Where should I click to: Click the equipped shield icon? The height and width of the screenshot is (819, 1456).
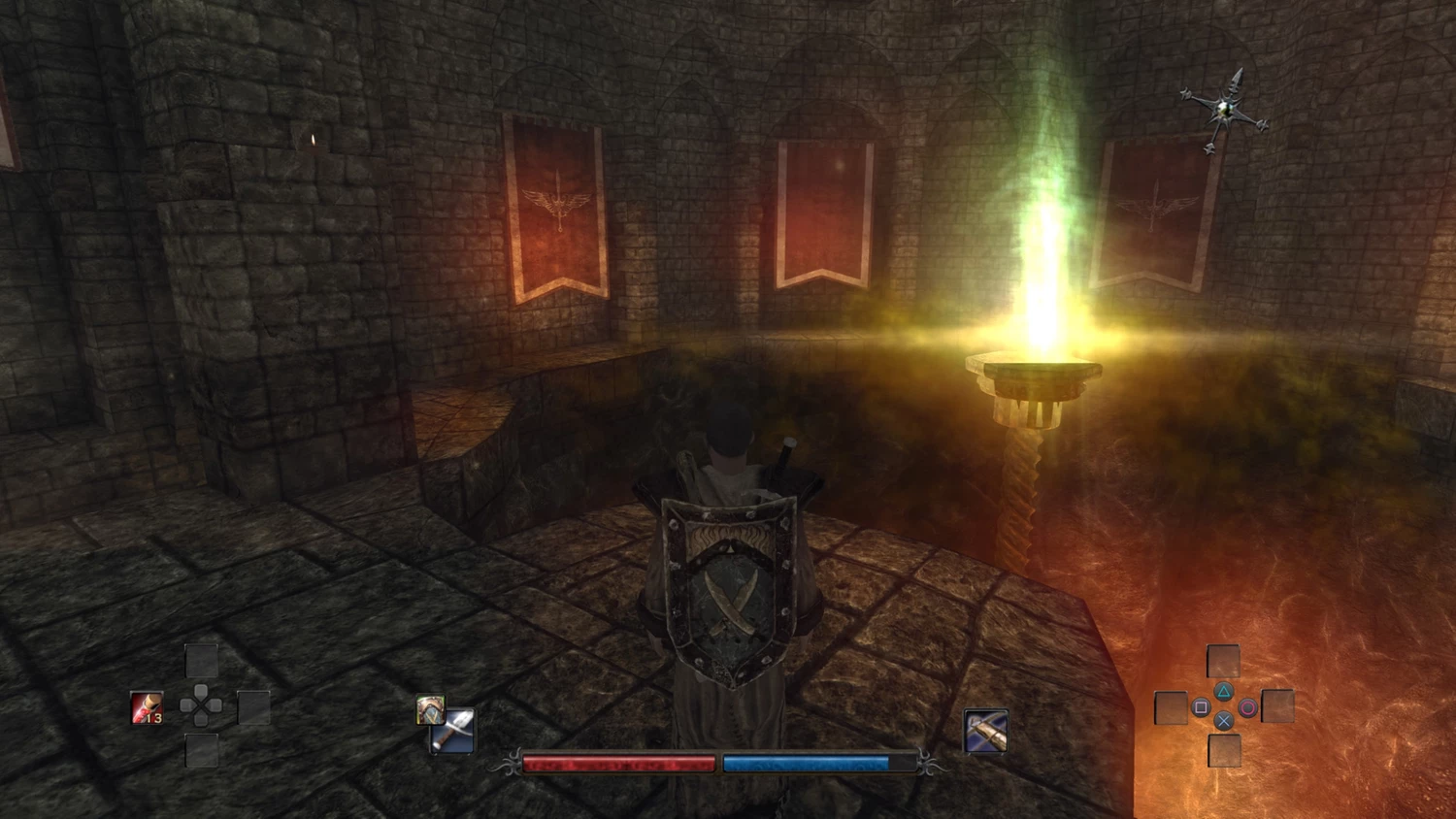[429, 708]
